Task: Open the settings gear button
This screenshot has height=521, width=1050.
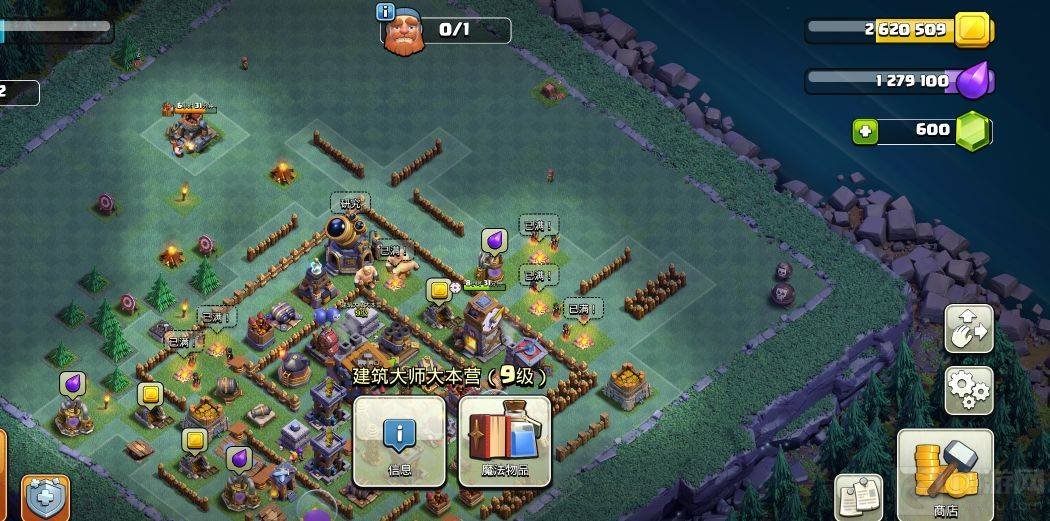Action: (969, 390)
